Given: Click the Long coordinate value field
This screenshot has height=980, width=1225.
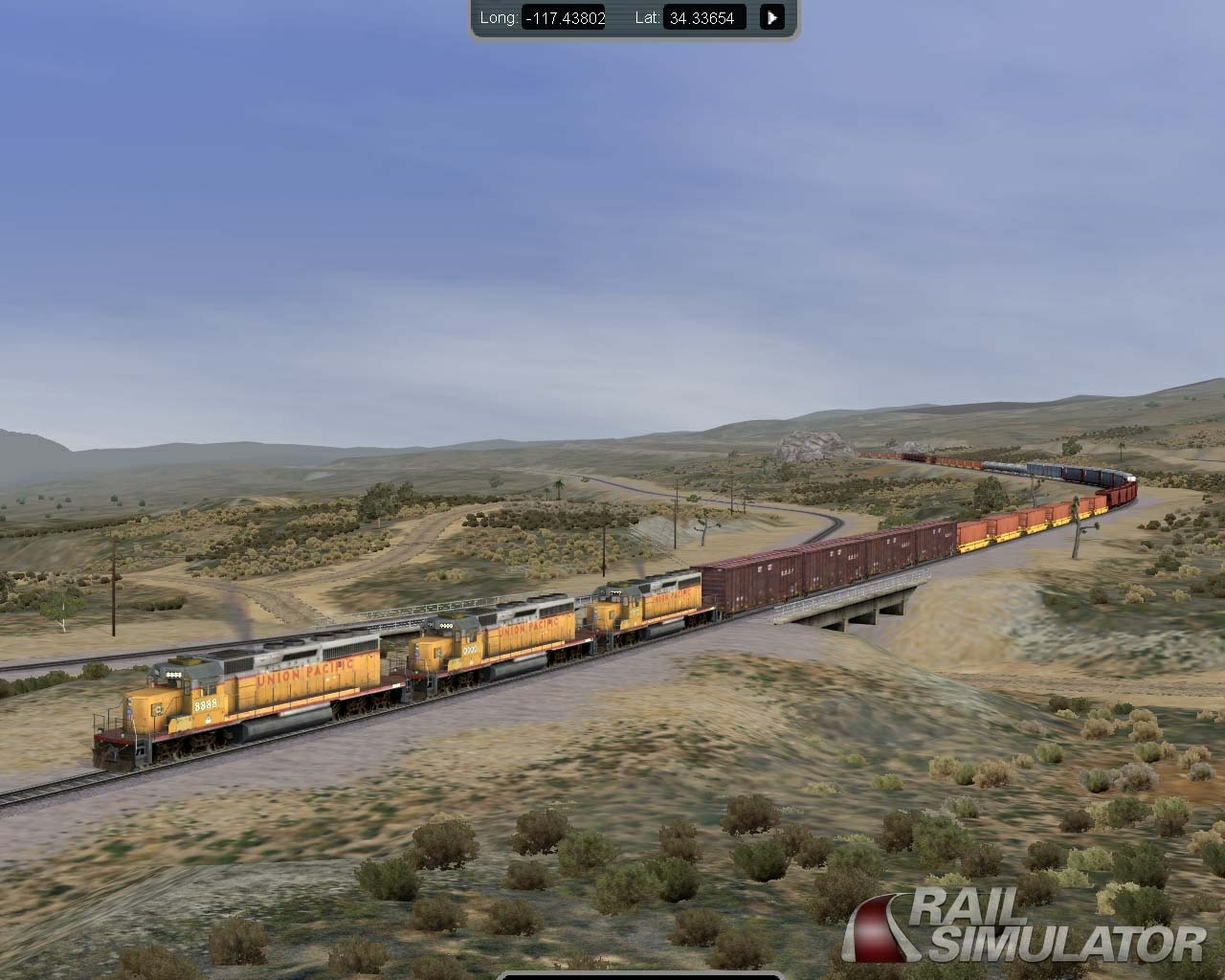Looking at the screenshot, I should tap(565, 17).
